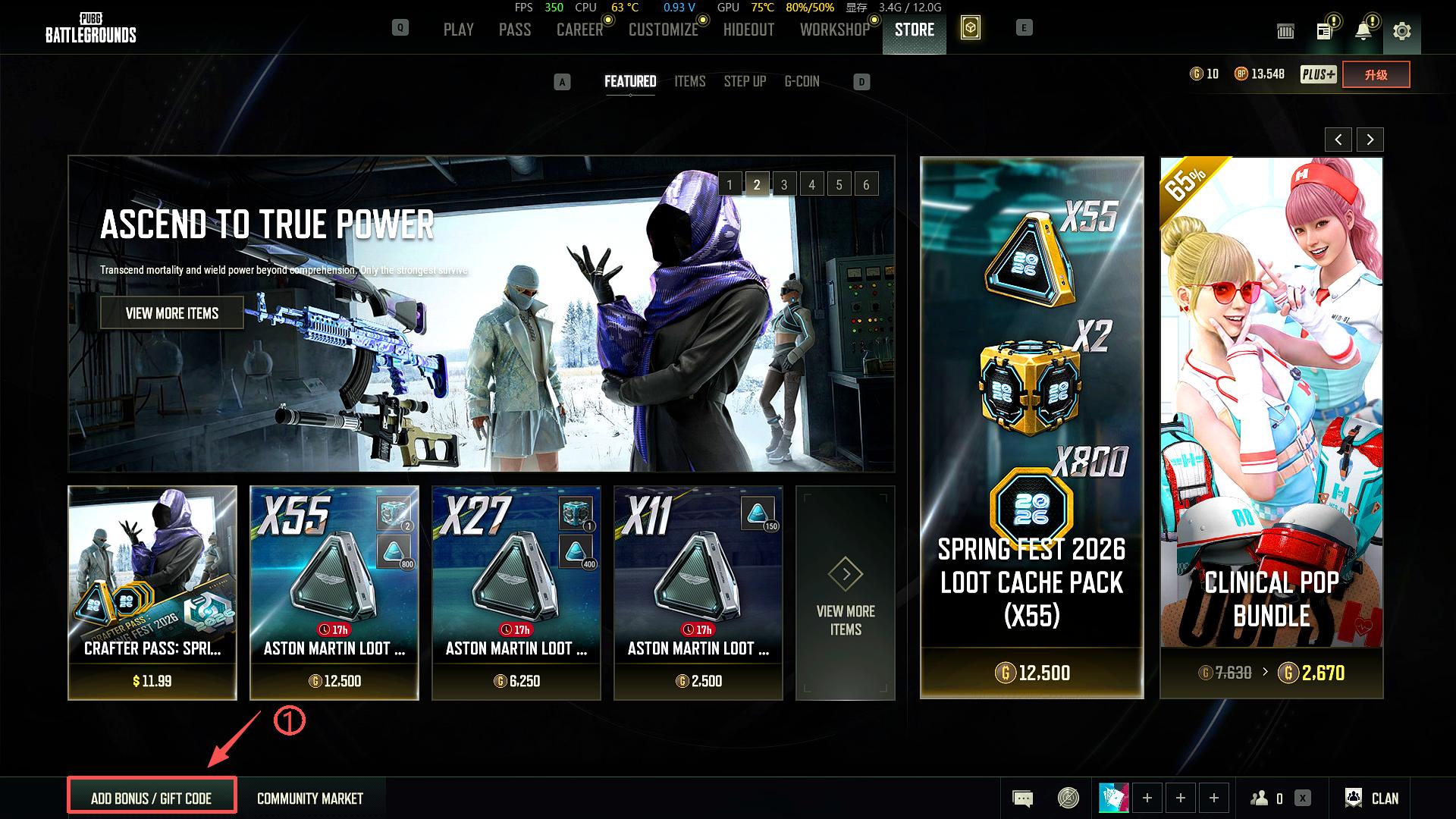The width and height of the screenshot is (1456, 819).
Task: Switch to the Play tab
Action: [x=458, y=30]
